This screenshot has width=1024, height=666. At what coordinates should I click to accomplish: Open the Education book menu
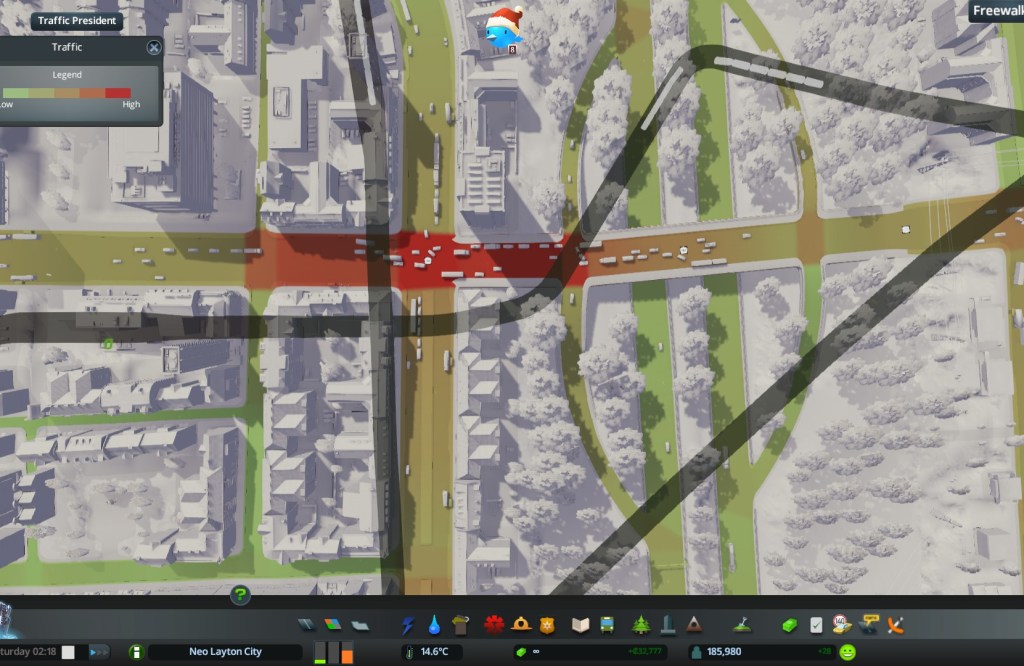pos(580,625)
